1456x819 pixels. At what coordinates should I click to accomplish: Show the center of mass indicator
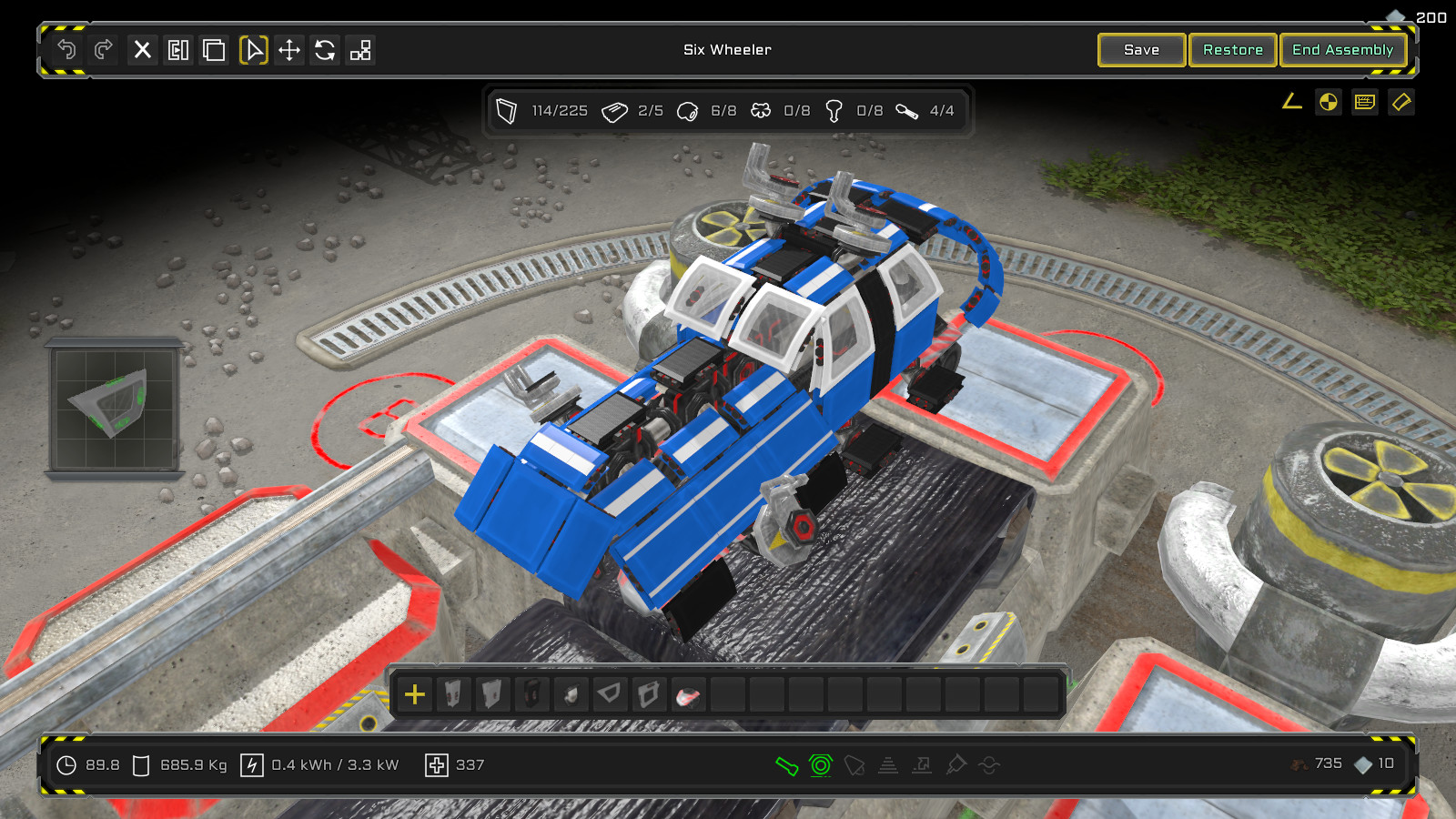tap(1327, 102)
